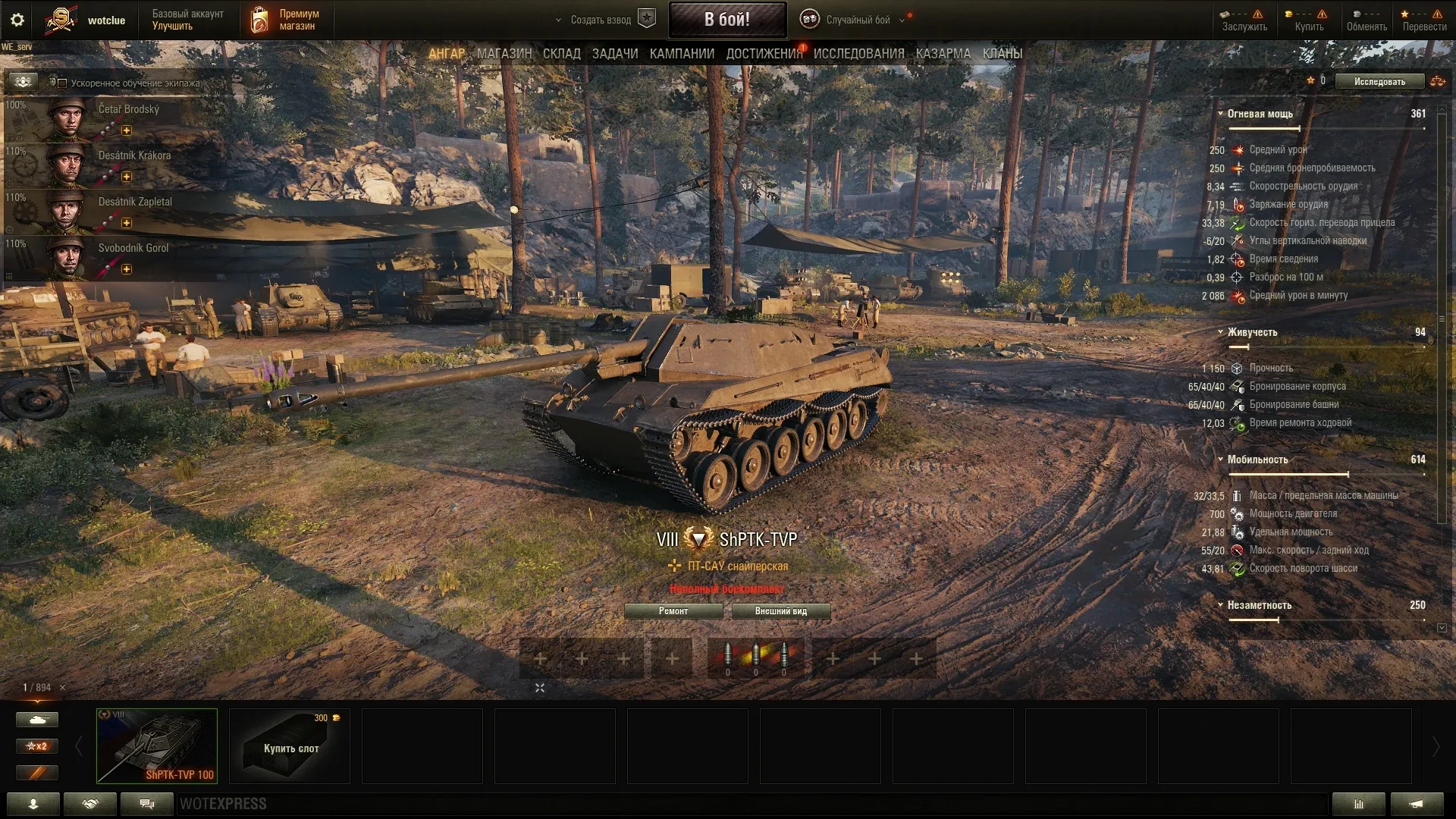This screenshot has width=1456, height=819.
Task: Open the Случайный бой mode dropdown
Action: 858,20
